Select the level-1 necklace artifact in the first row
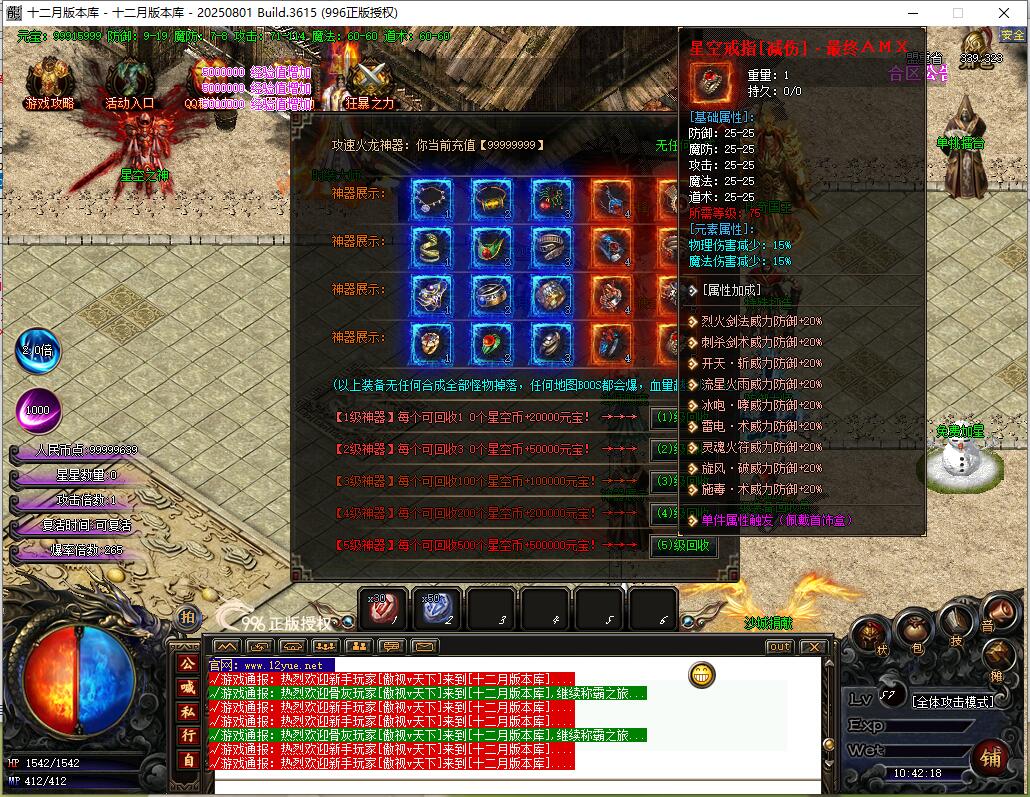1030x797 pixels. 432,200
